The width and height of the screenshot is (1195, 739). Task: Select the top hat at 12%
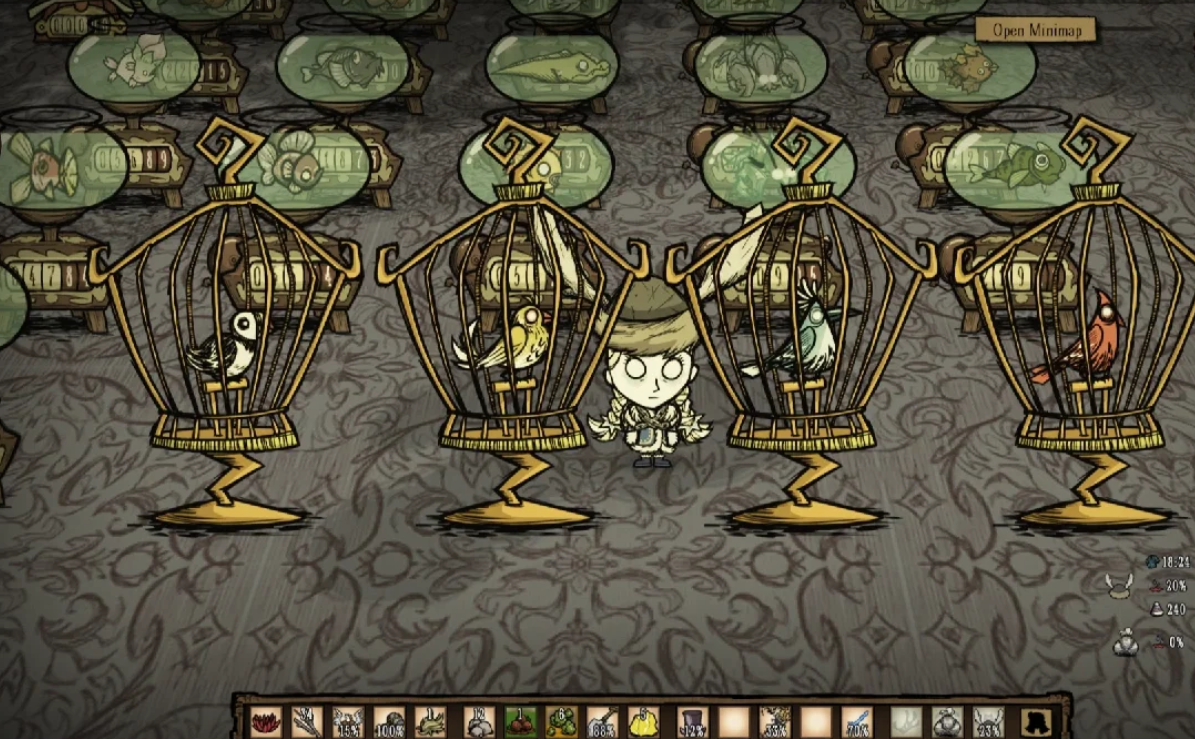pos(692,718)
